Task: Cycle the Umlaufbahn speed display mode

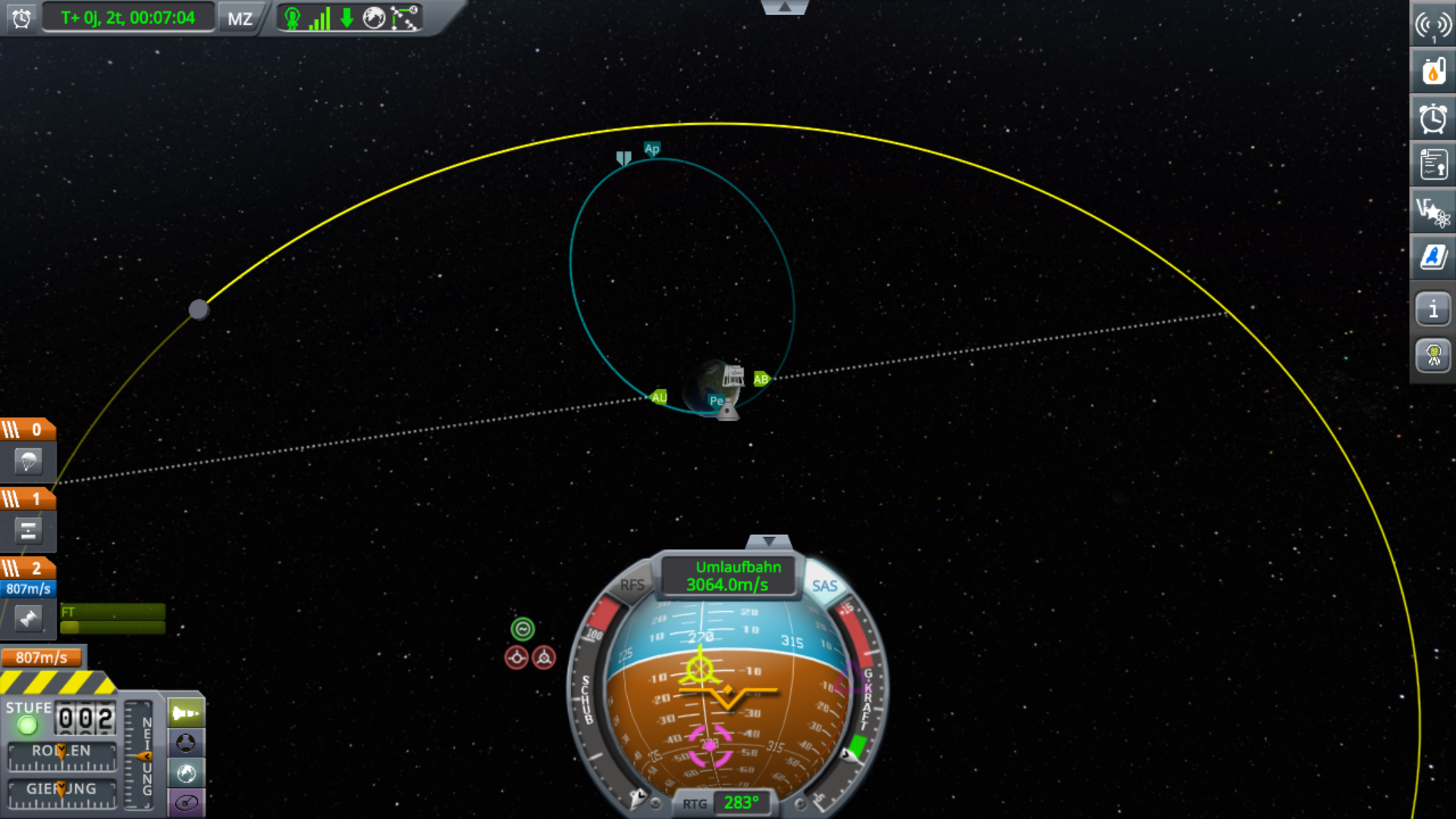Action: [730, 576]
